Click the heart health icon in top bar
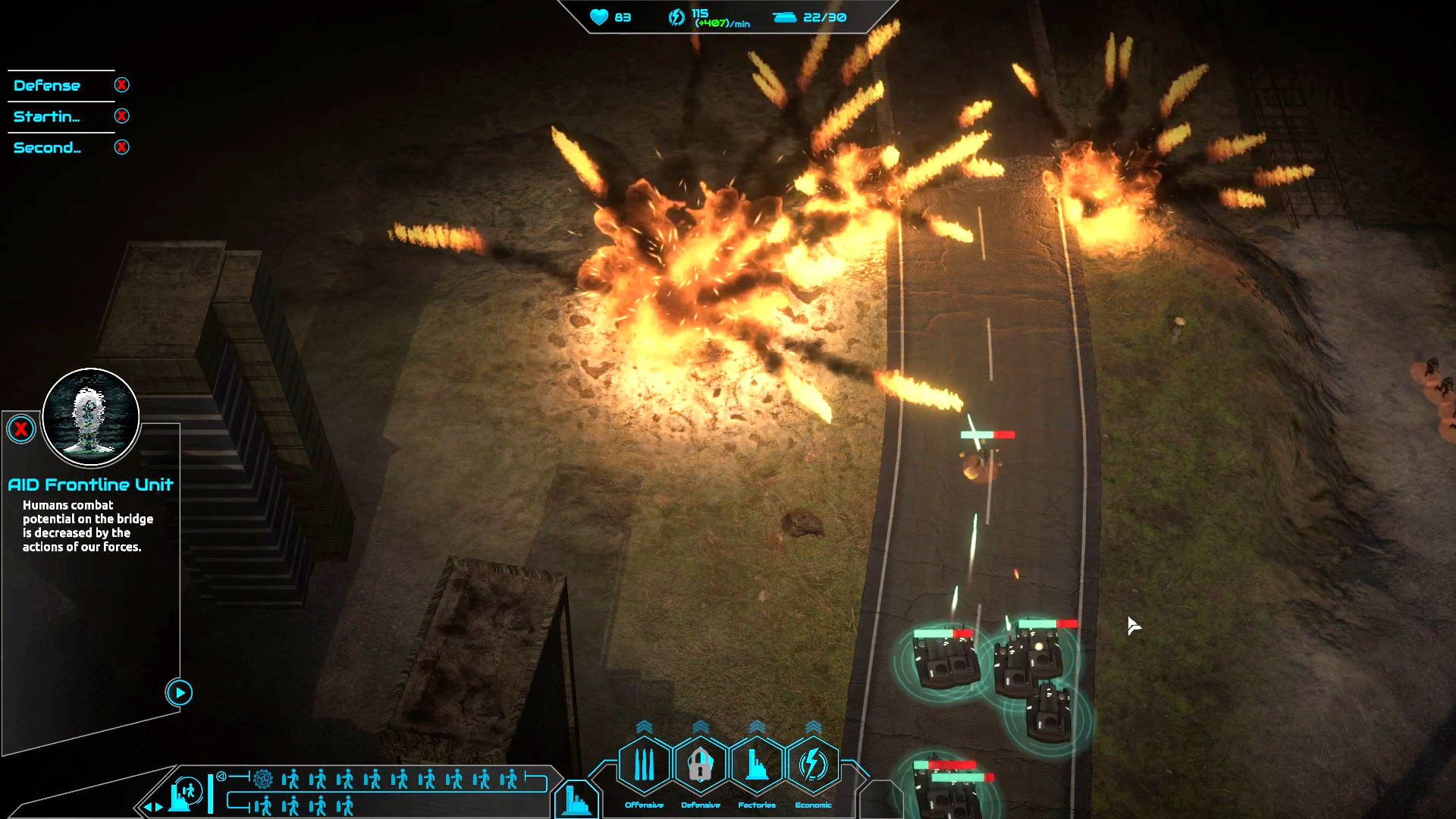The image size is (1456, 819). point(599,17)
